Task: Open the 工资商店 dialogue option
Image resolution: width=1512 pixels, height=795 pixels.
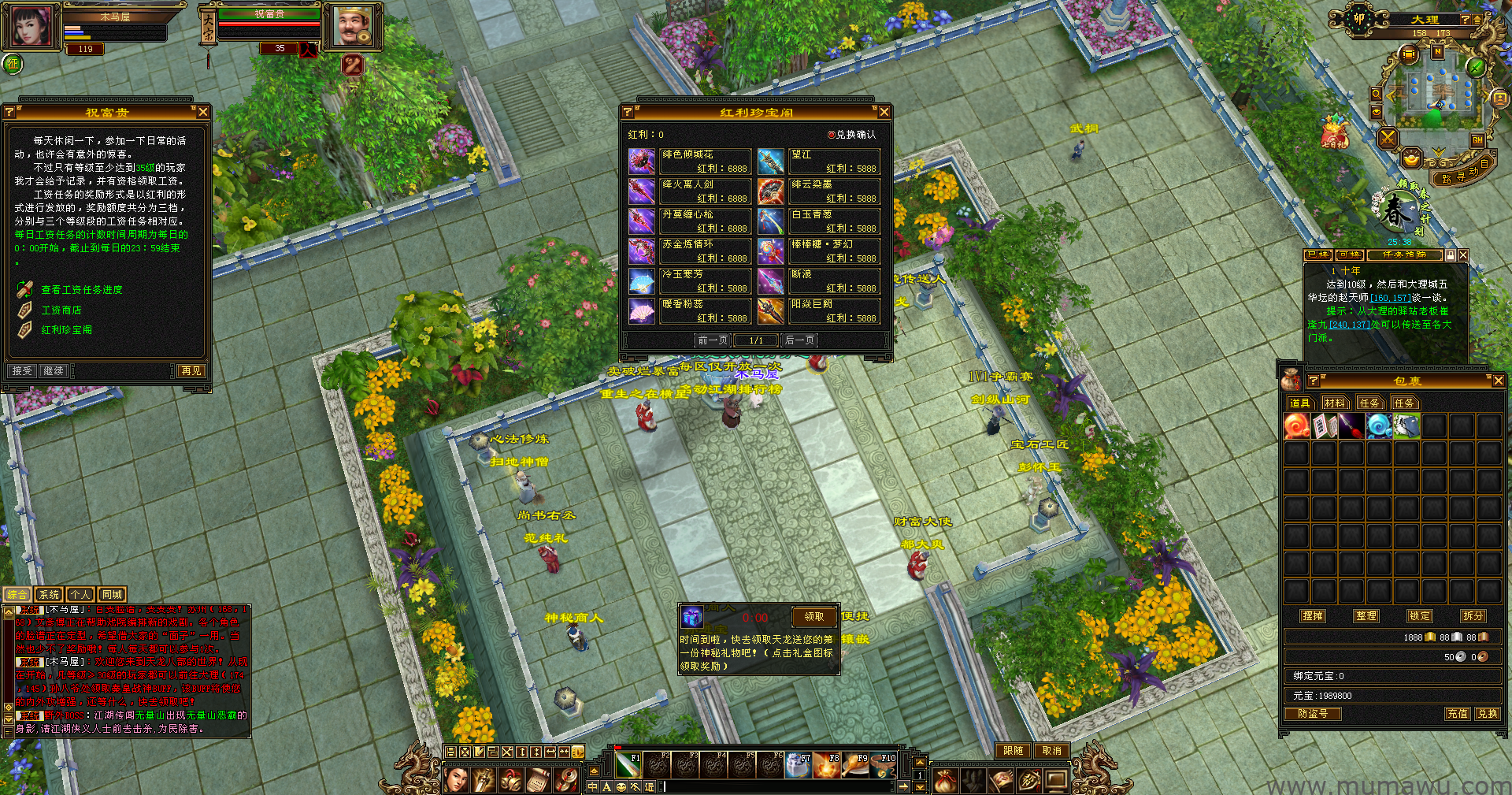Action: (61, 310)
